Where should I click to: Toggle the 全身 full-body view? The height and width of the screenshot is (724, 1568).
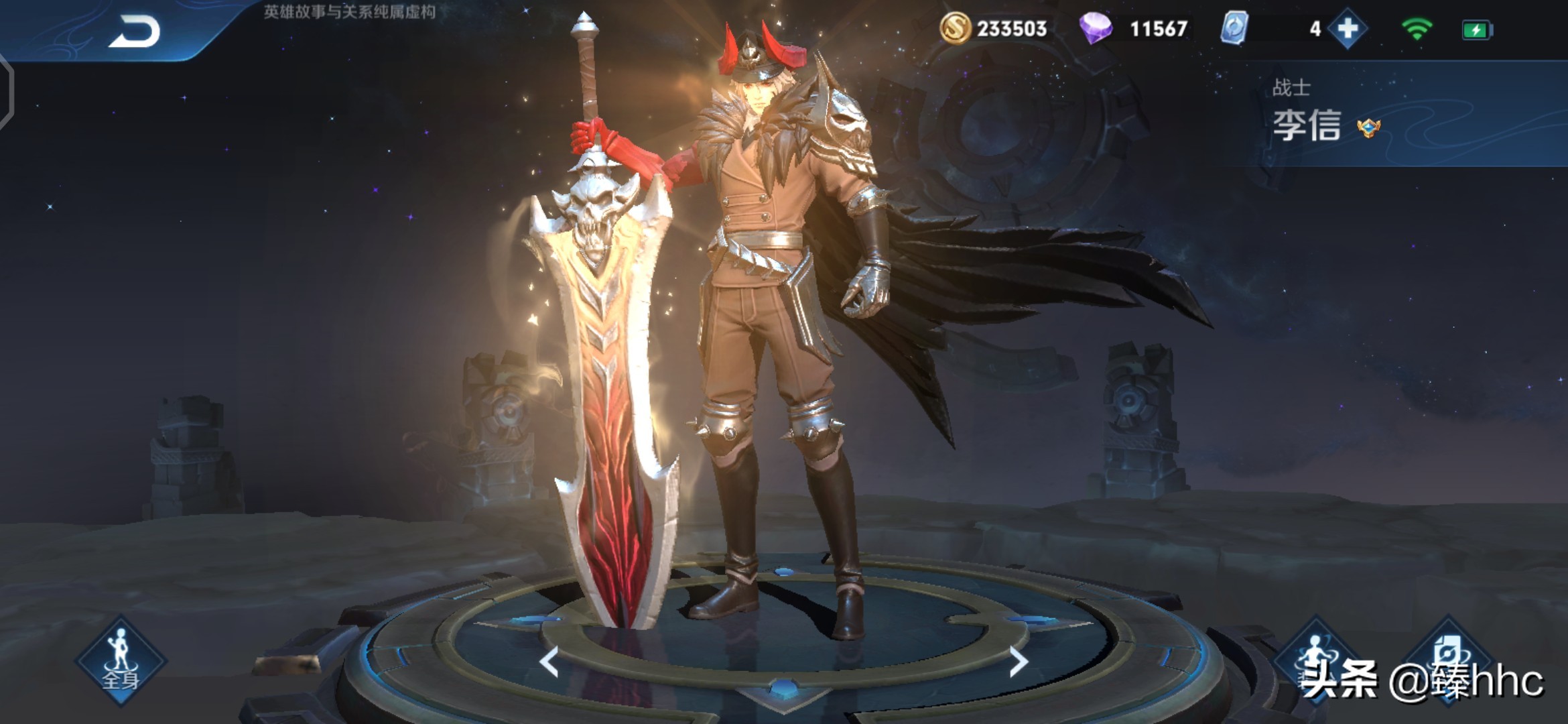pyautogui.click(x=121, y=660)
